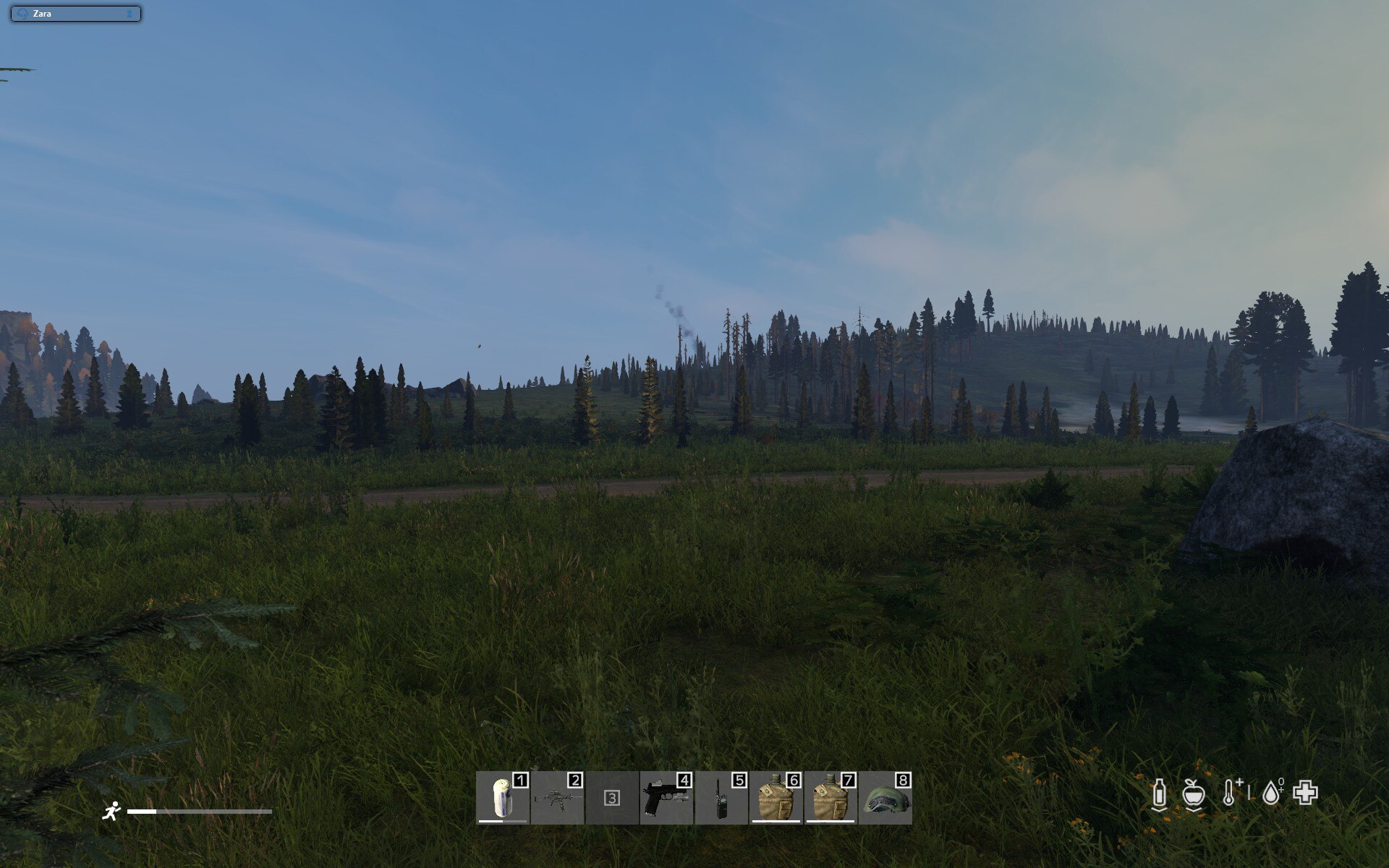
Task: Select the handheld radio hotbar slot
Action: tap(721, 798)
